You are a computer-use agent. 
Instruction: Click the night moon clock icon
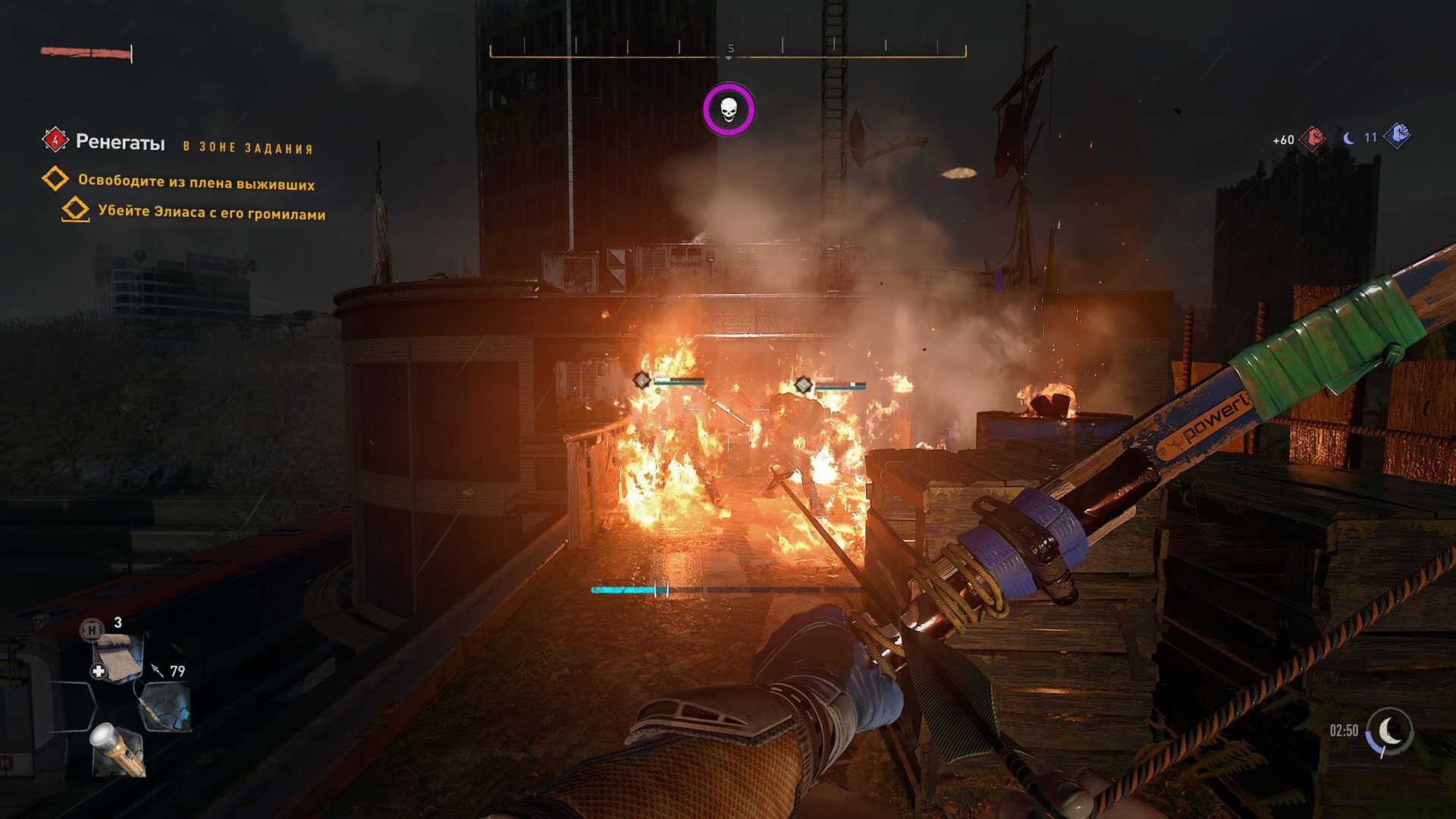coord(1390,731)
